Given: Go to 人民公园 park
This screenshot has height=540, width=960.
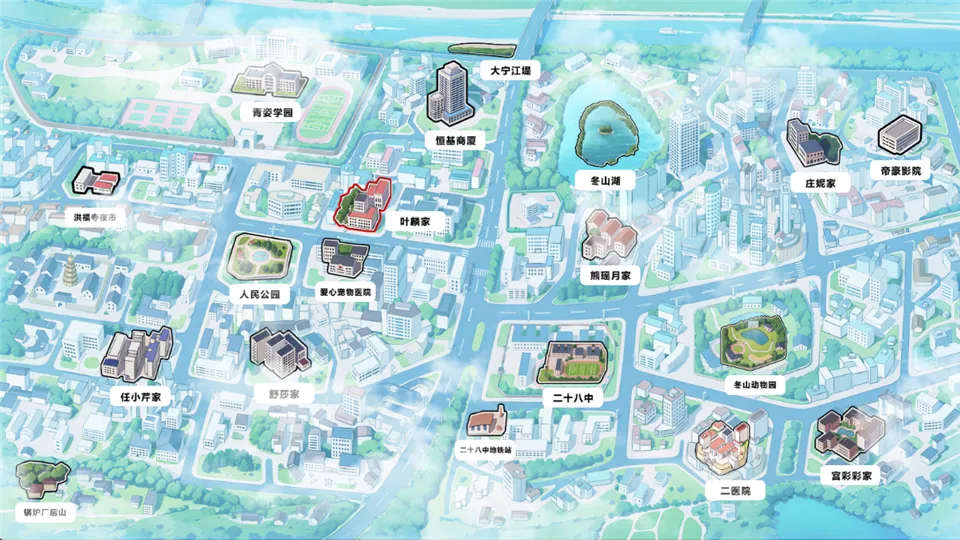Looking at the screenshot, I should [260, 257].
